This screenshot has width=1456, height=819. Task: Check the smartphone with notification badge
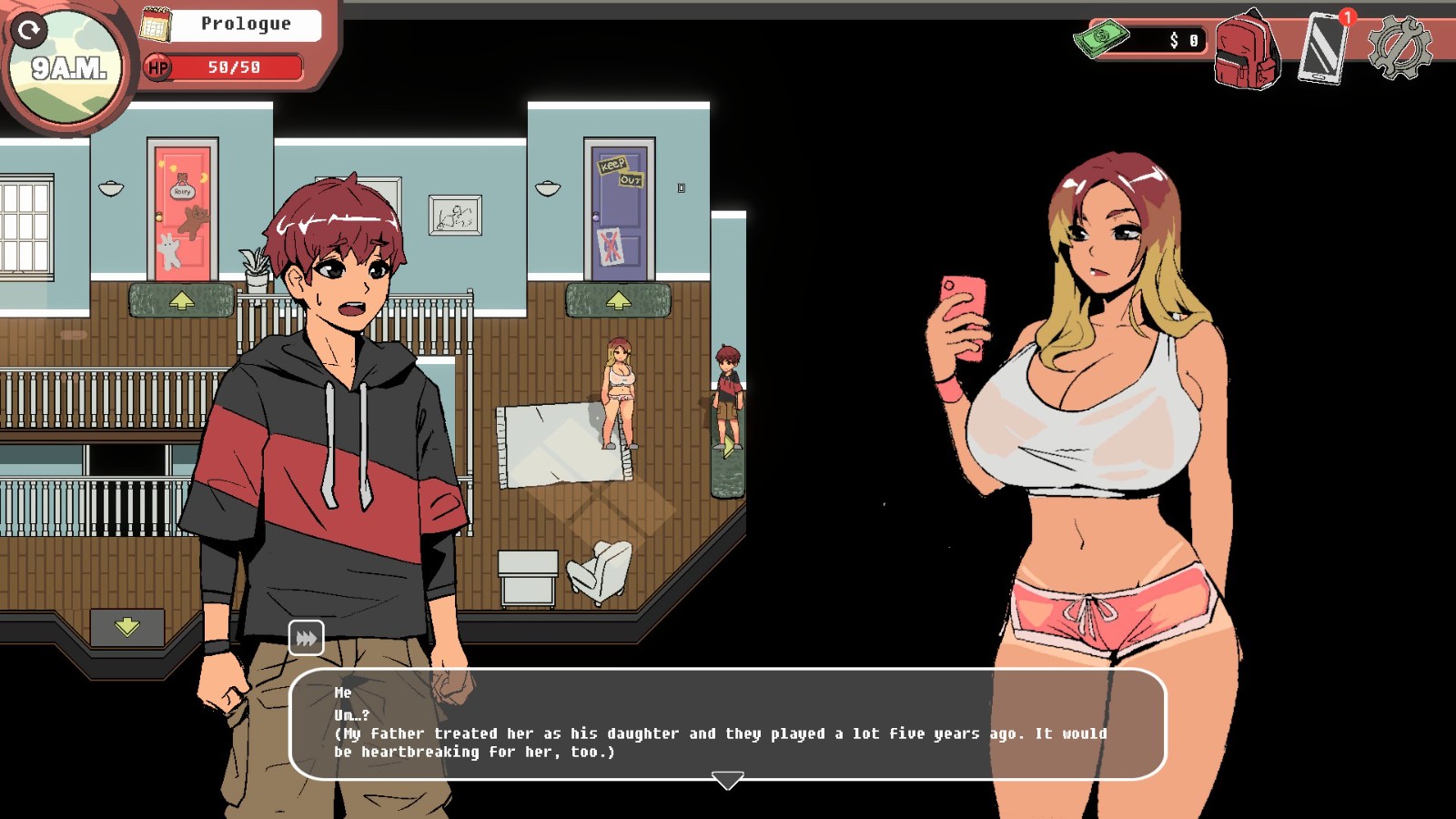click(x=1324, y=49)
